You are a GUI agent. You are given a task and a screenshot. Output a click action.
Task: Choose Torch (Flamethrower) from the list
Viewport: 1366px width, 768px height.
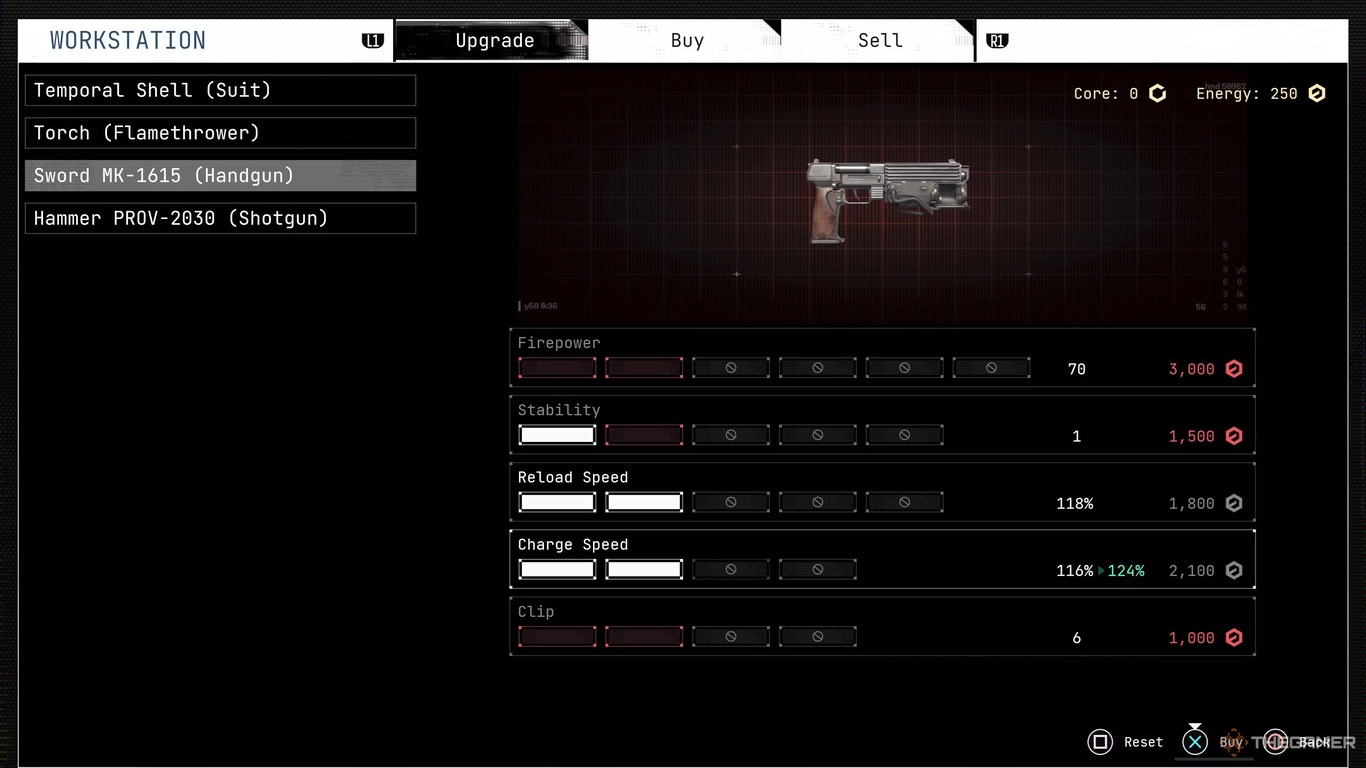pos(220,133)
